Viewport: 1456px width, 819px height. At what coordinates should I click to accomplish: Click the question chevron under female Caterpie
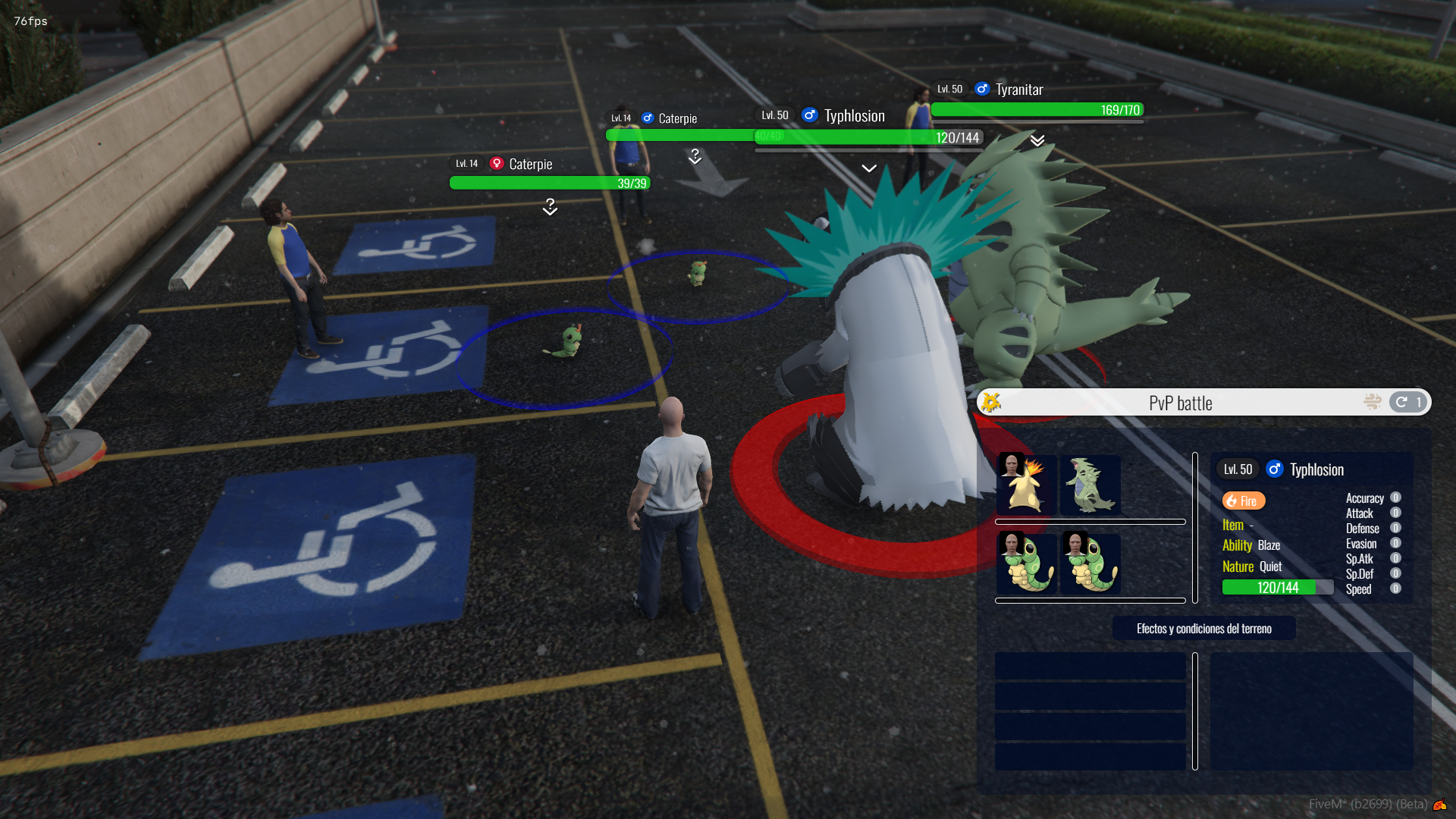[x=551, y=207]
